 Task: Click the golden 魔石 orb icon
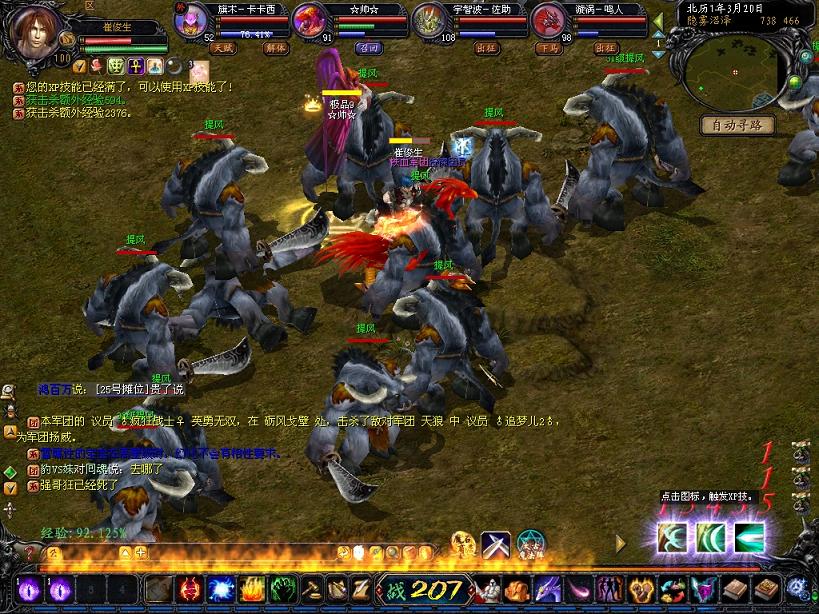tap(462, 544)
